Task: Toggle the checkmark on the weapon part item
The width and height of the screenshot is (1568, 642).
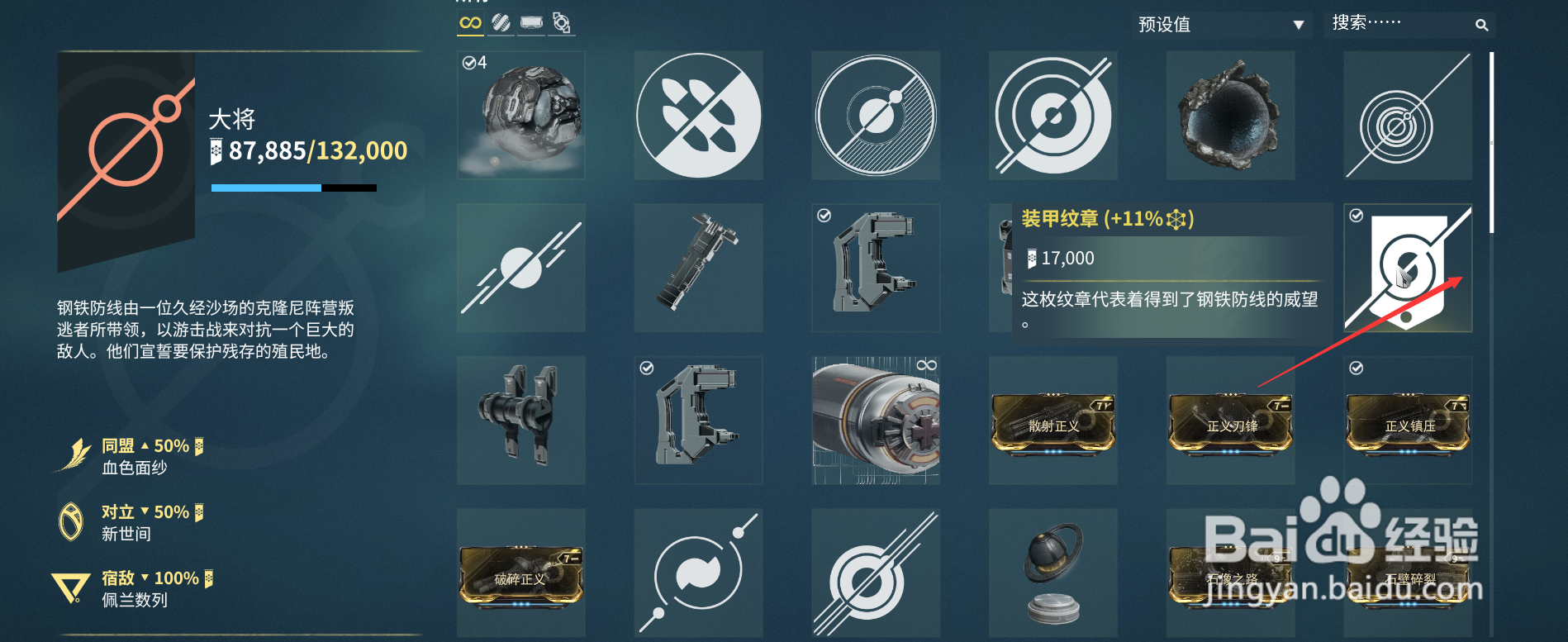Action: [x=824, y=216]
